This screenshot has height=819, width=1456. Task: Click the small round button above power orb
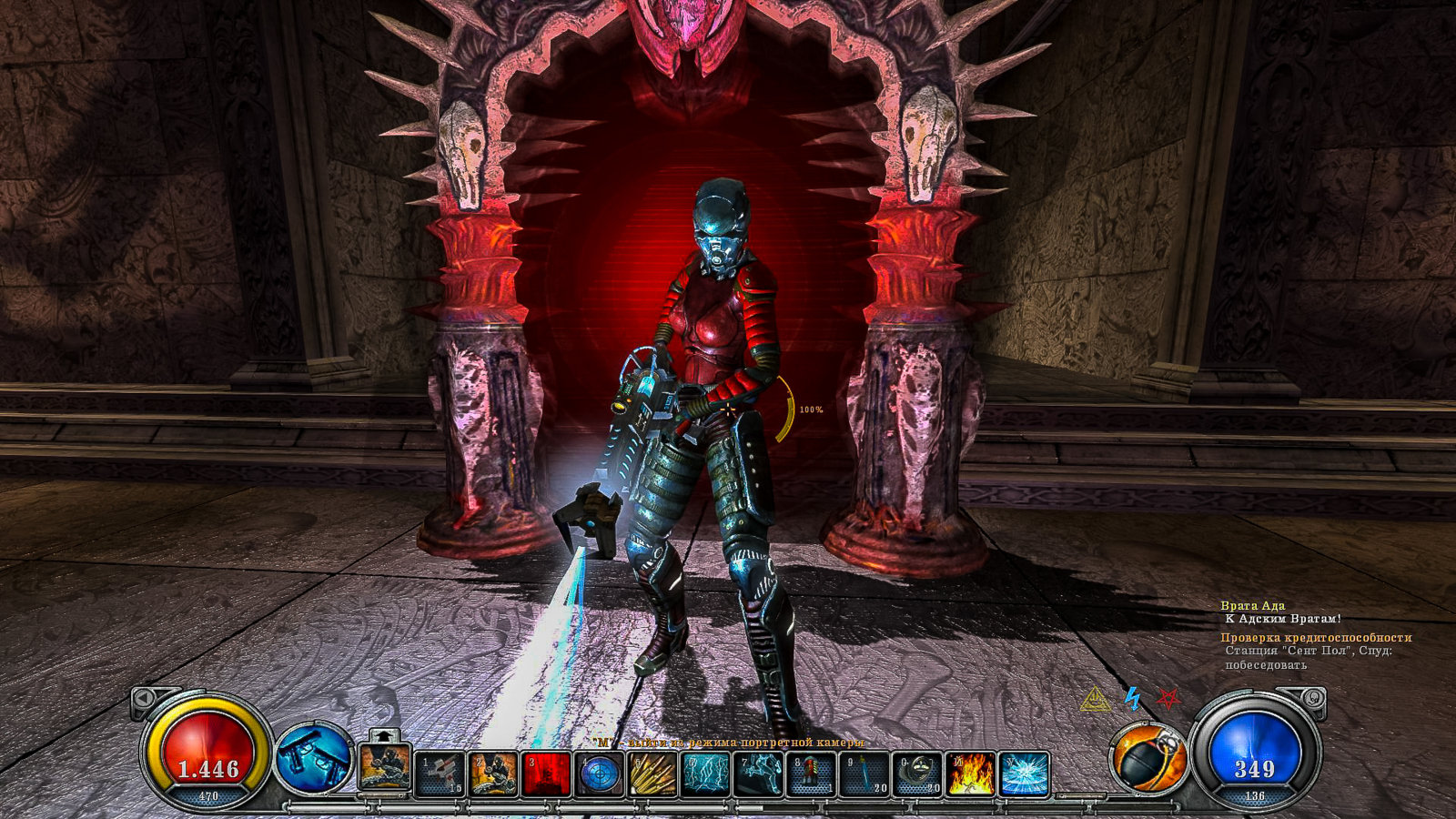pos(1312,698)
